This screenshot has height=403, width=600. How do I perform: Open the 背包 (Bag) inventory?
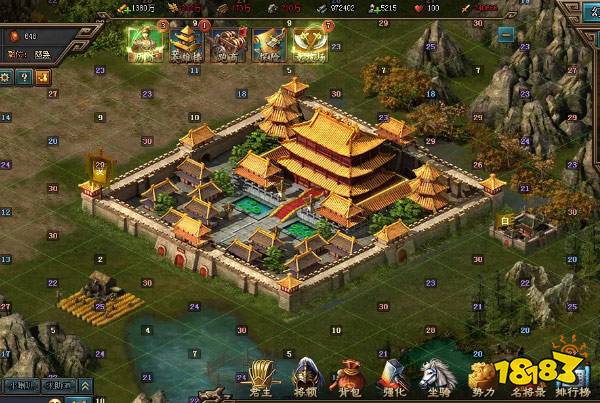[x=347, y=378]
